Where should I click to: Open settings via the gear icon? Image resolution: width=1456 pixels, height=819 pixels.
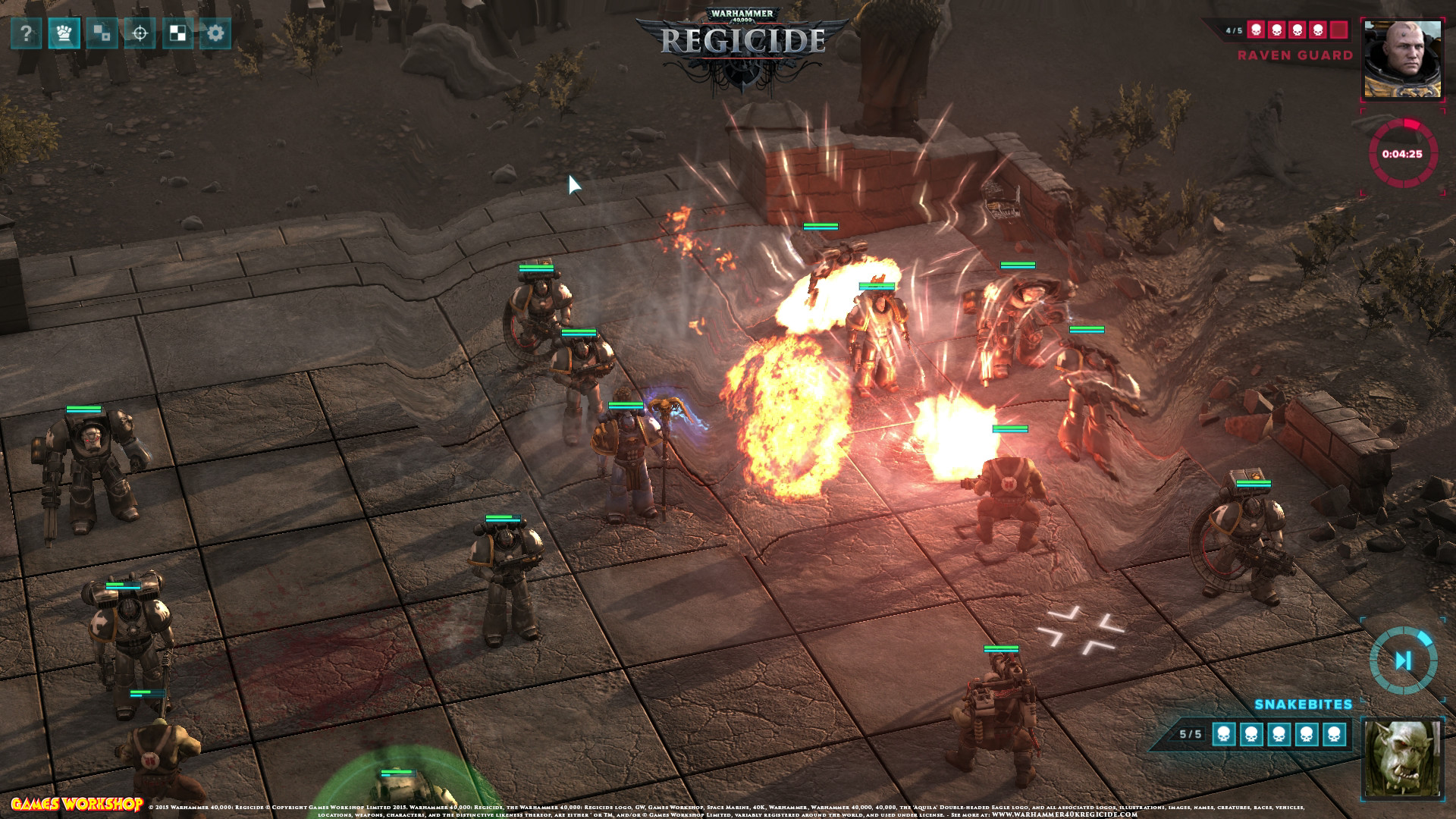(215, 33)
